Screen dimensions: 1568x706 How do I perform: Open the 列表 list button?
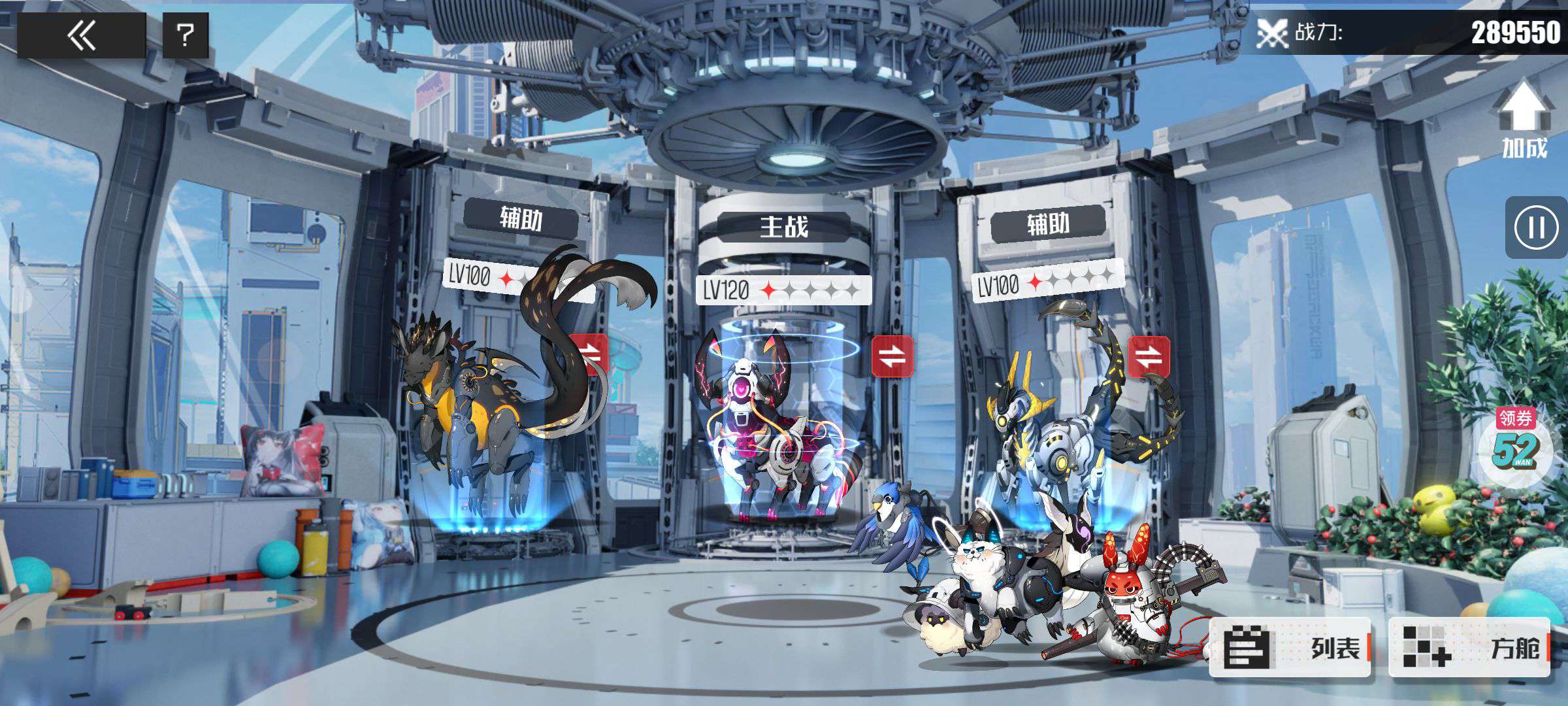[x=1289, y=647]
